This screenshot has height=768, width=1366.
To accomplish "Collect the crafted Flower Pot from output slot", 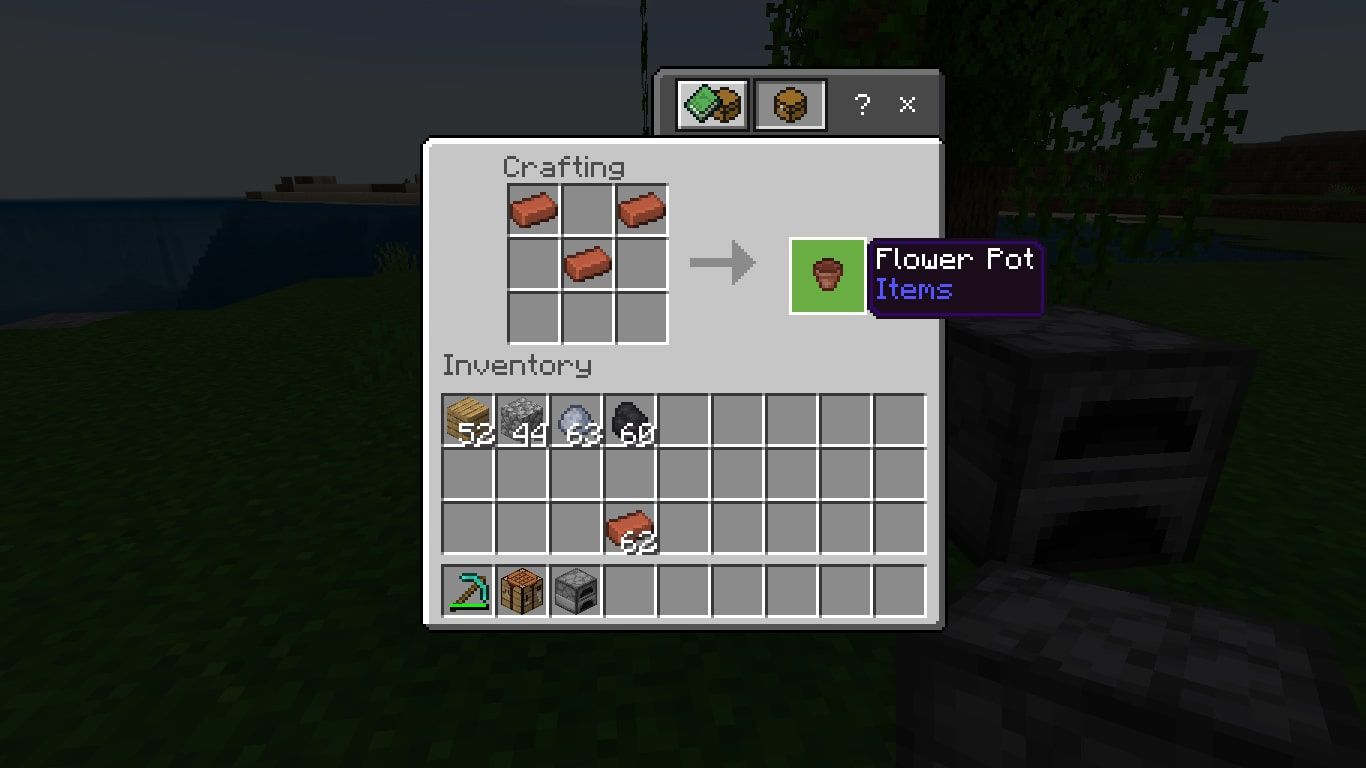I will tap(827, 275).
